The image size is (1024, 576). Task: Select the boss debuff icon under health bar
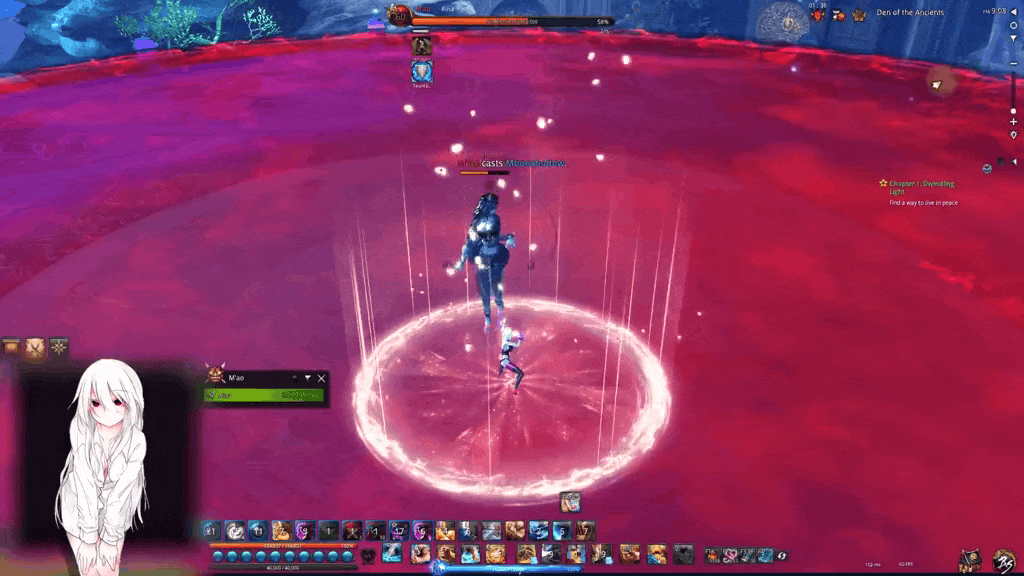422,46
